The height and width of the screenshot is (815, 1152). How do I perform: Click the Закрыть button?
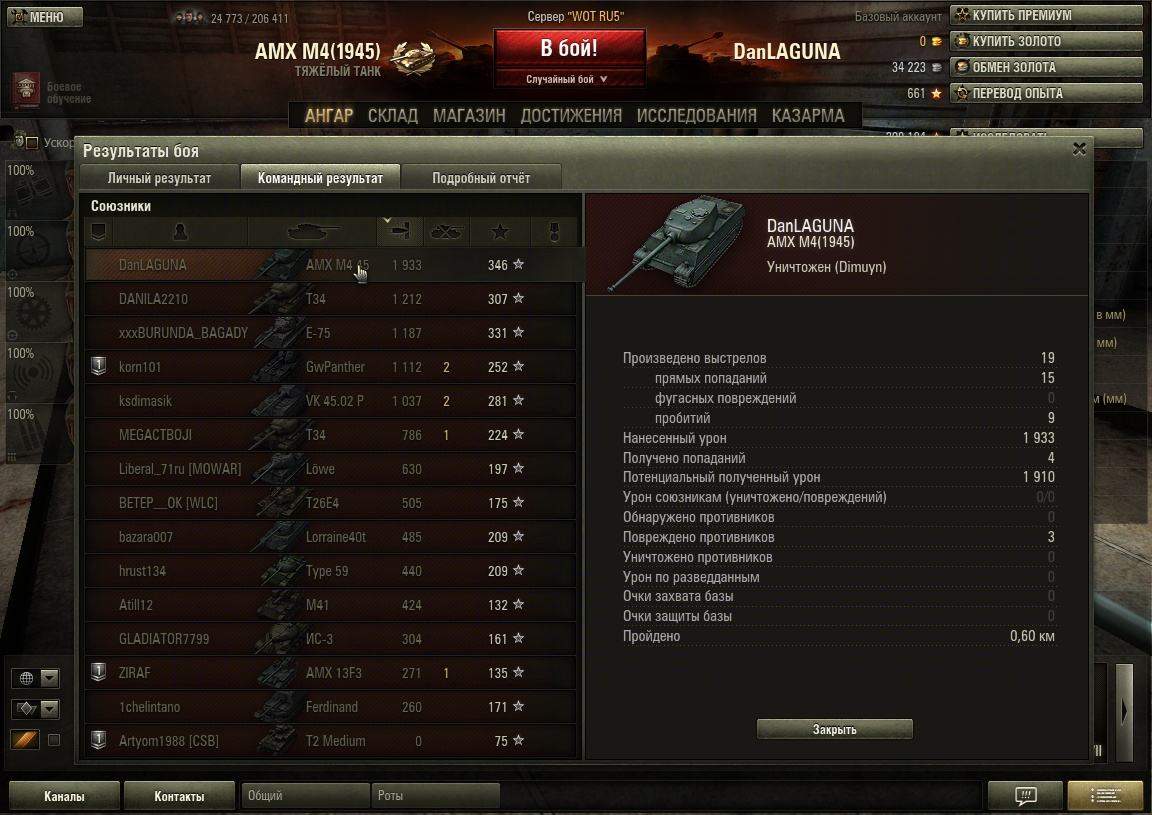pos(834,729)
